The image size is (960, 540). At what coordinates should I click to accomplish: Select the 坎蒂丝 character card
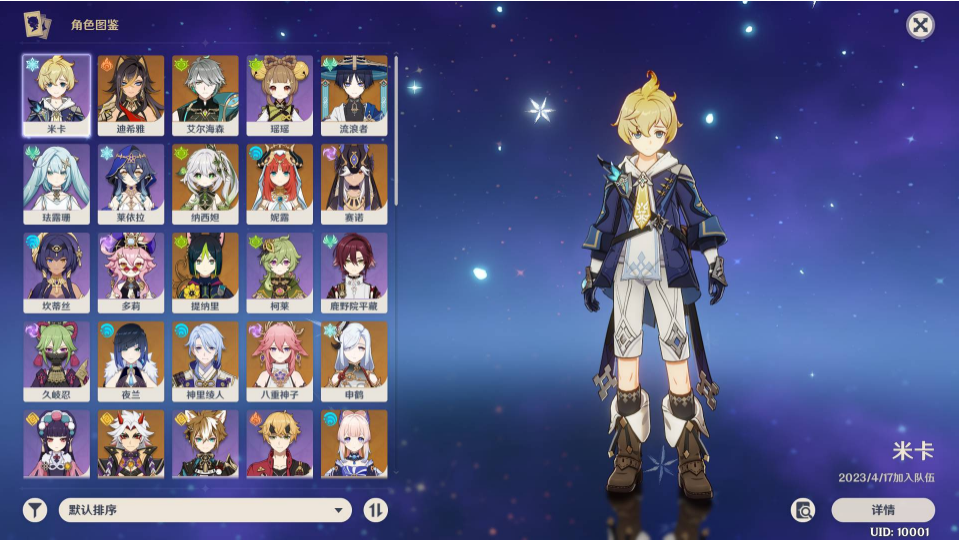[57, 273]
